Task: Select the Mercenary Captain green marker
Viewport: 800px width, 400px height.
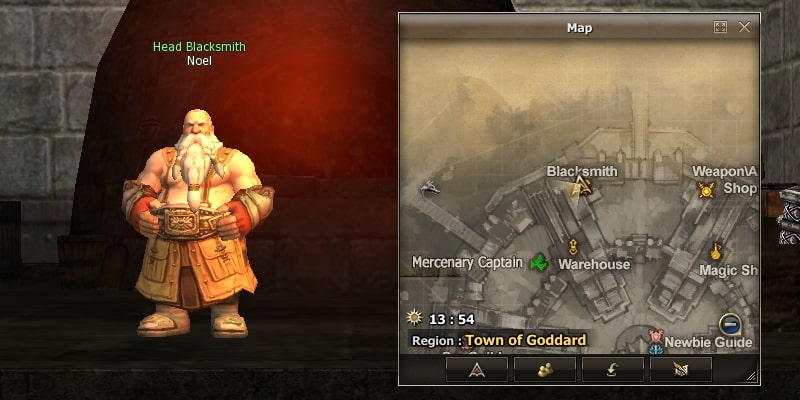Action: pyautogui.click(x=540, y=263)
